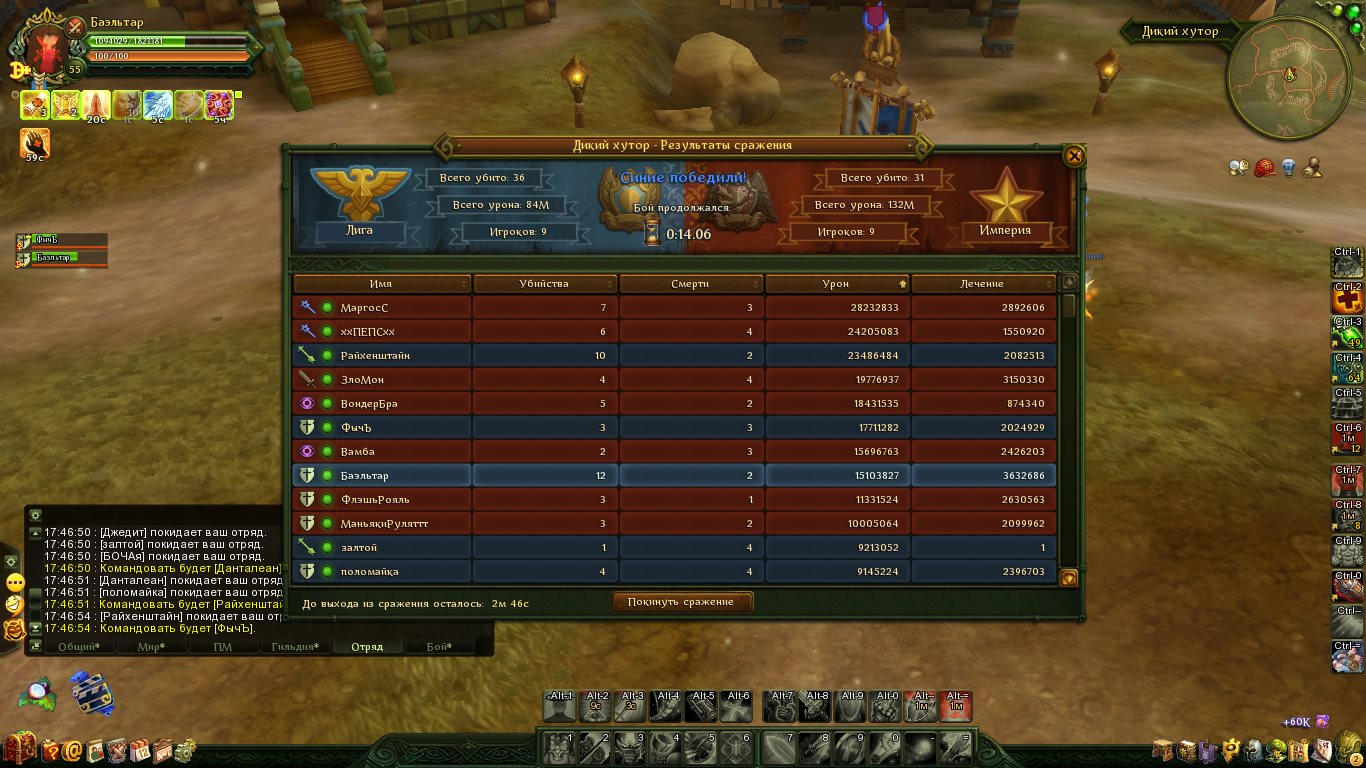1366x768 pixels.
Task: Switch chat to the Бой tab
Action: tap(439, 647)
